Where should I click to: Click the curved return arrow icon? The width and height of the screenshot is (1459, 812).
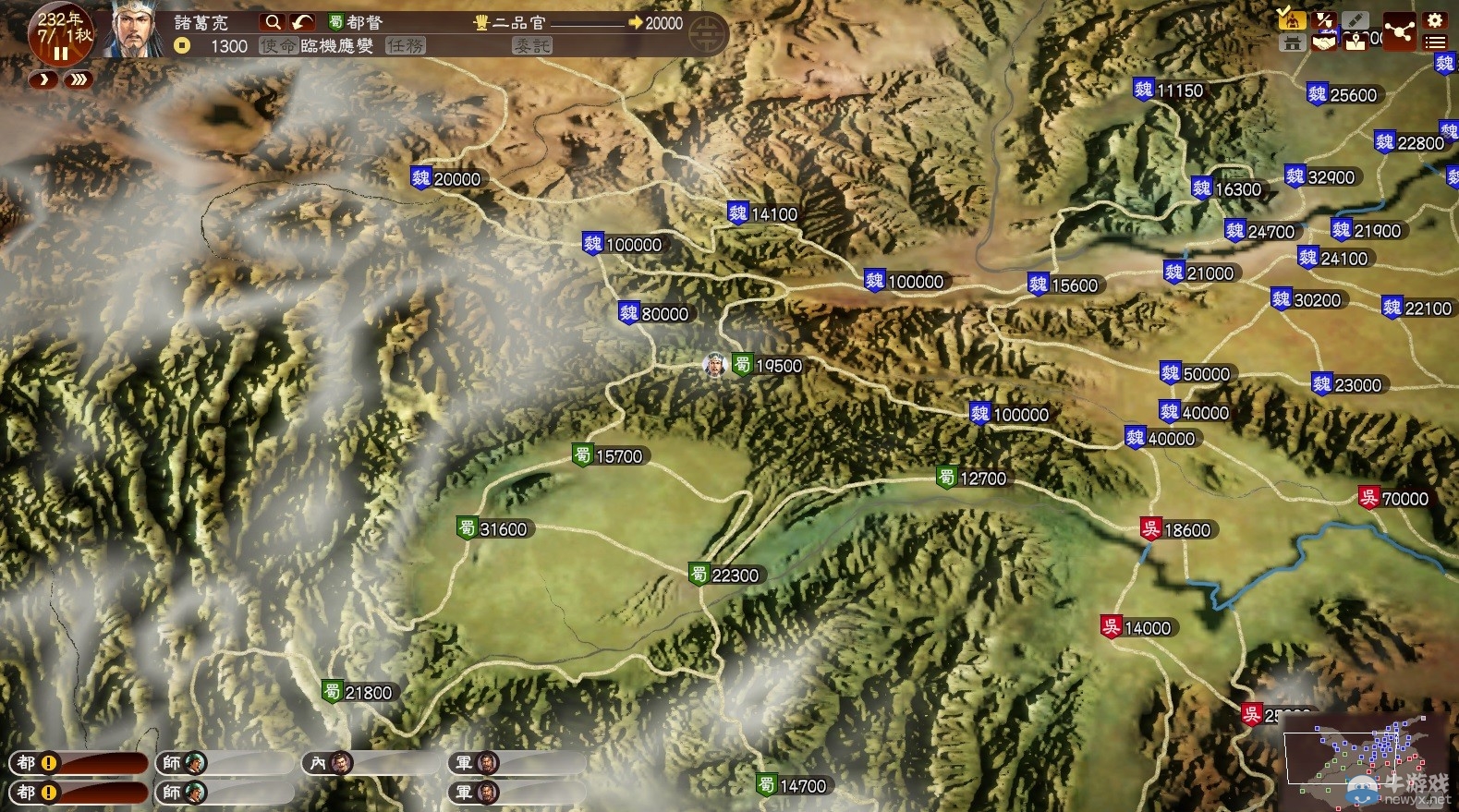click(301, 22)
